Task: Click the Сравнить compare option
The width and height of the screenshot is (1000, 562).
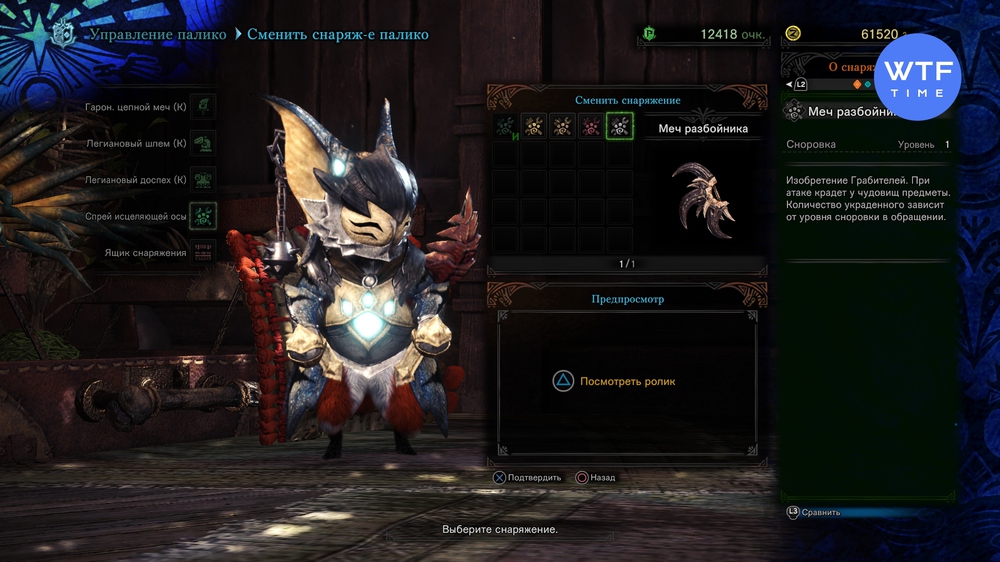Action: 820,512
